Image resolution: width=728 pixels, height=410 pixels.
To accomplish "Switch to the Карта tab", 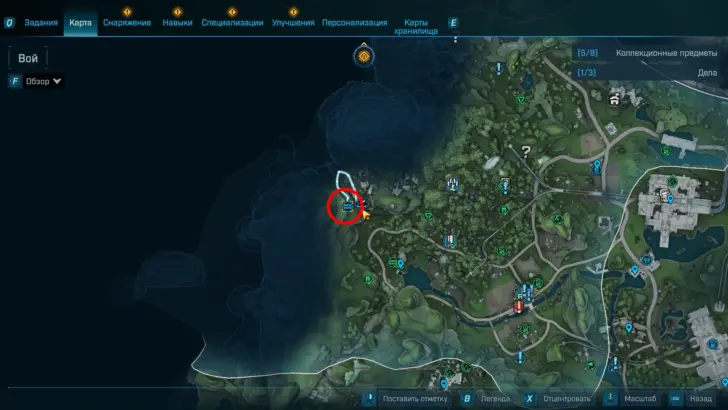I will pyautogui.click(x=81, y=22).
